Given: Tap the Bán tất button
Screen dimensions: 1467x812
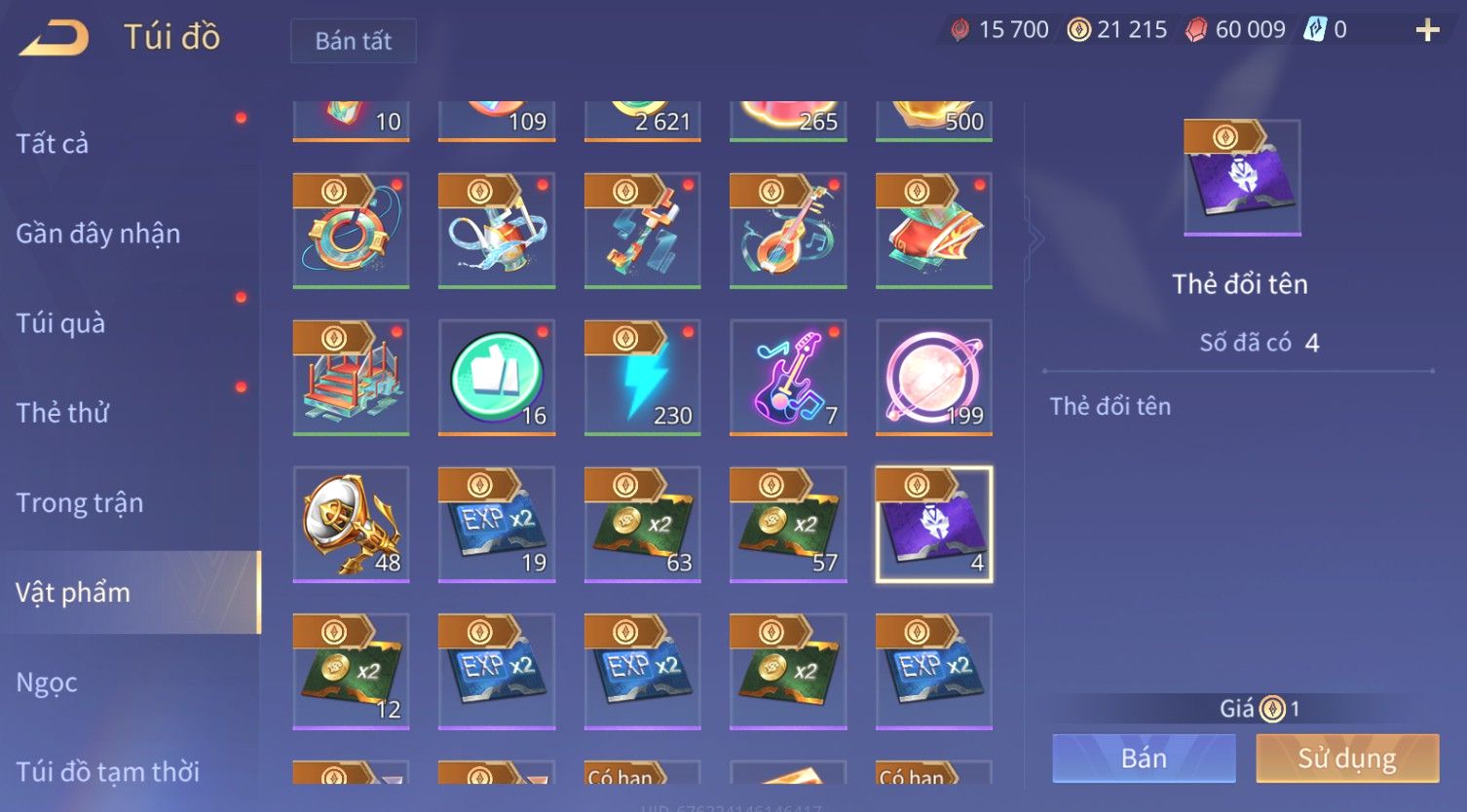Looking at the screenshot, I should pyautogui.click(x=353, y=41).
